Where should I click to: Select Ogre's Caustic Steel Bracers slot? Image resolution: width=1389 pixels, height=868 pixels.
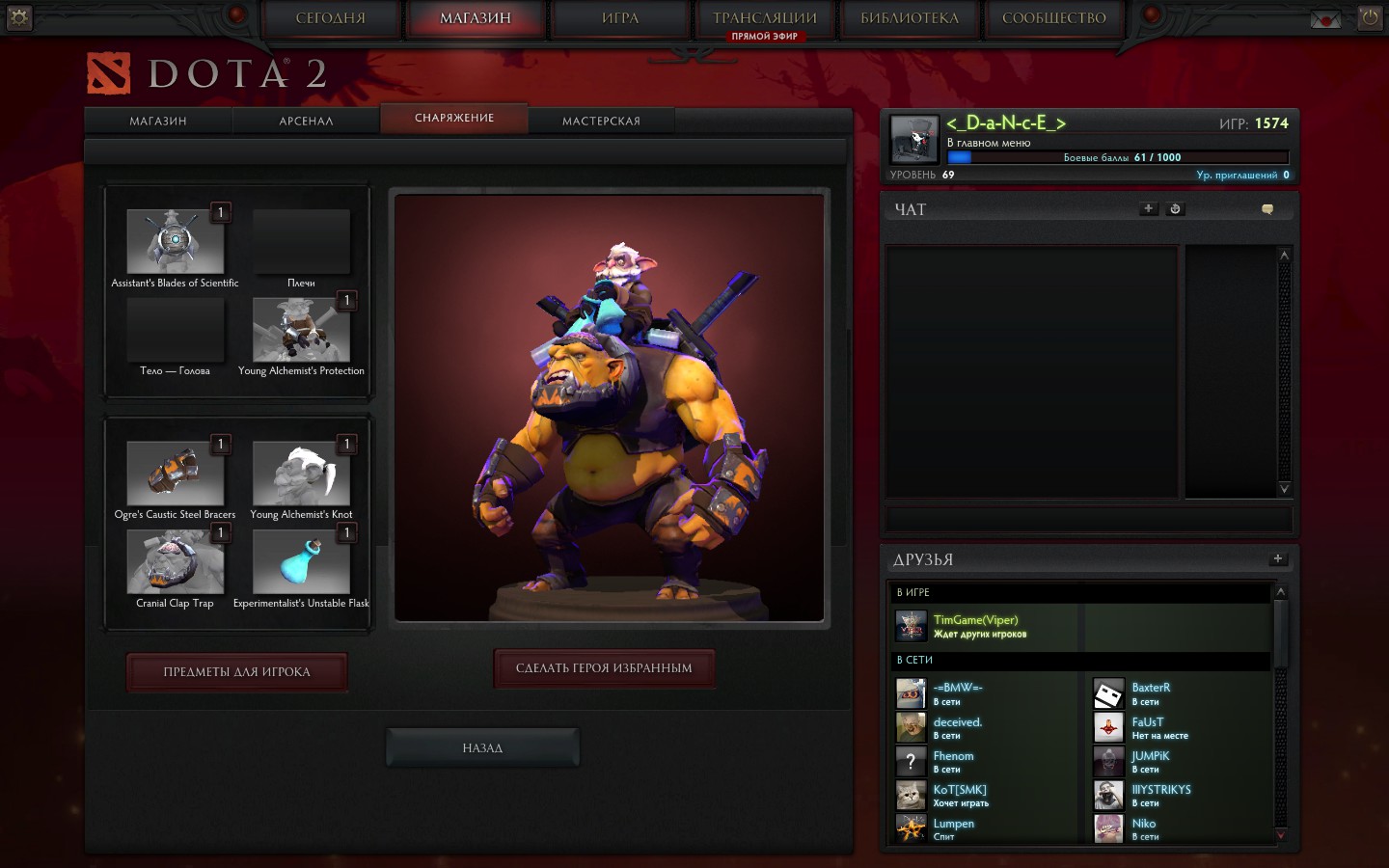pos(175,474)
